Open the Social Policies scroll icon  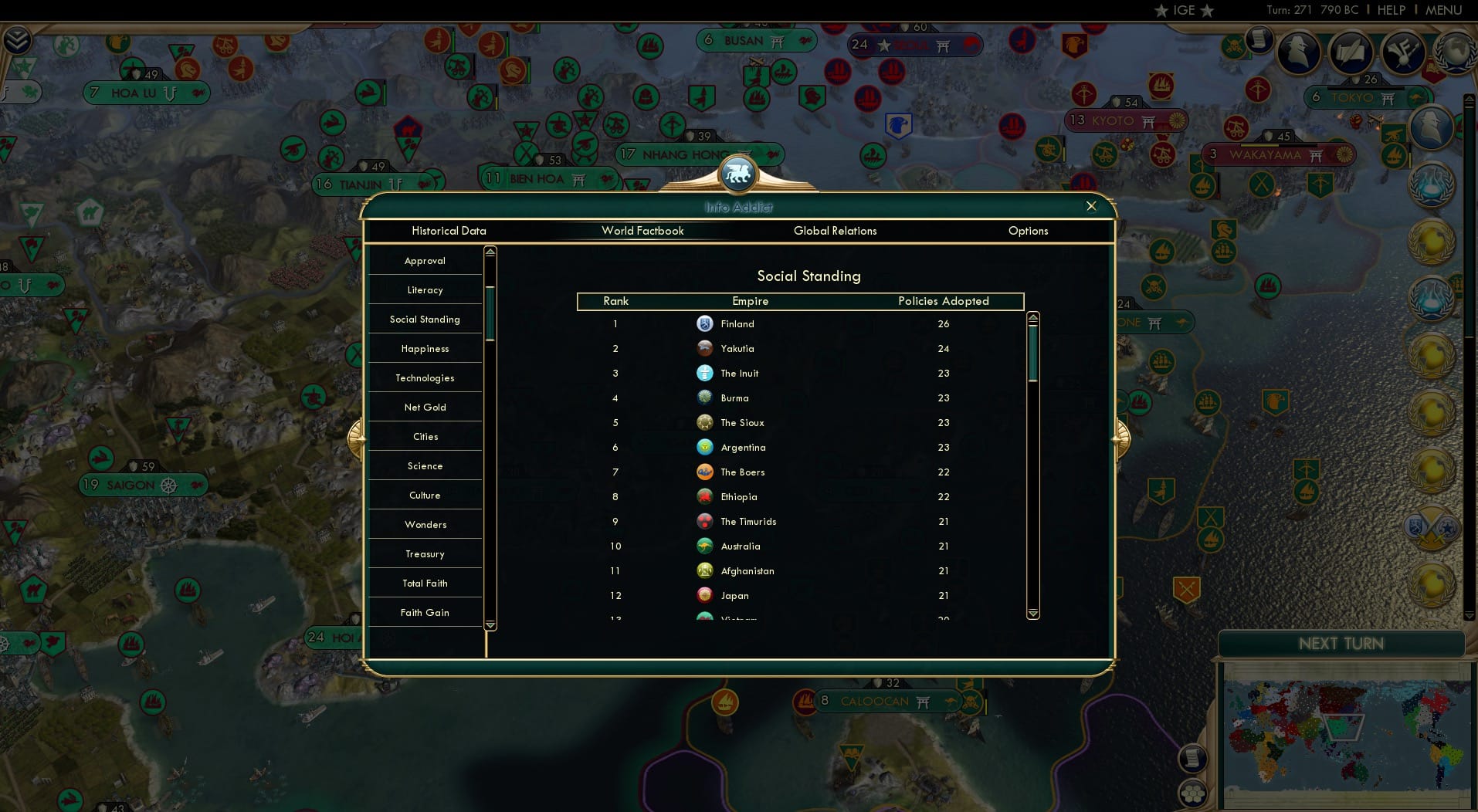[x=1352, y=52]
